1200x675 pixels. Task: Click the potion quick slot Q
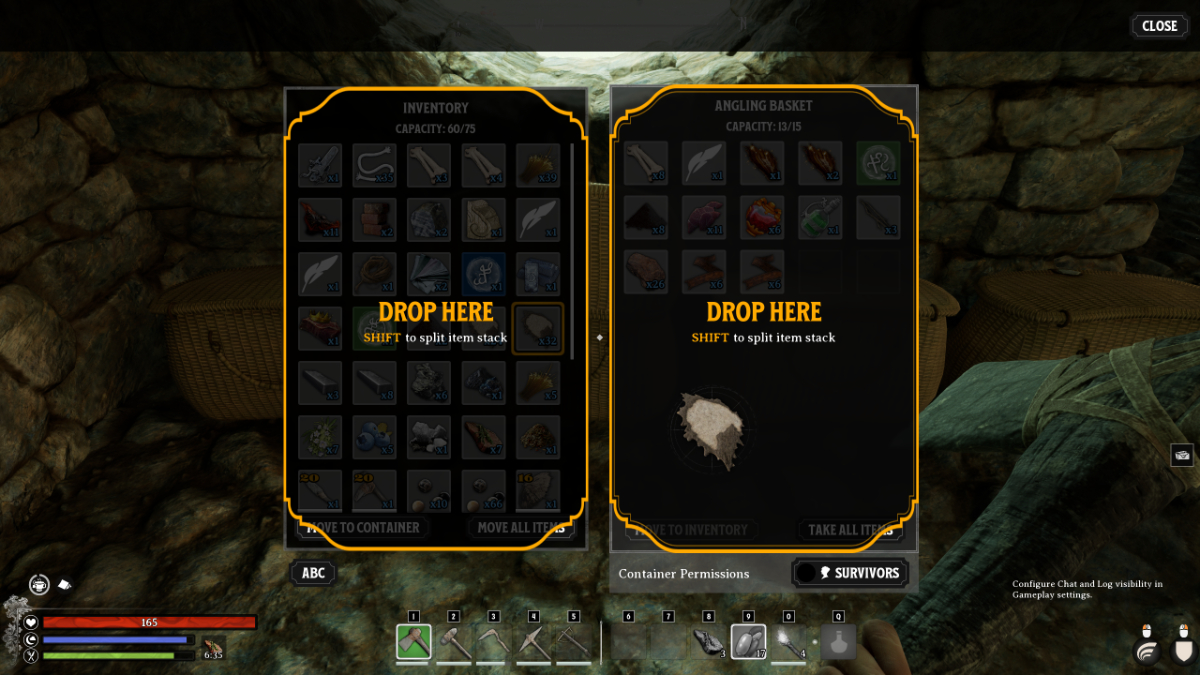tap(838, 642)
